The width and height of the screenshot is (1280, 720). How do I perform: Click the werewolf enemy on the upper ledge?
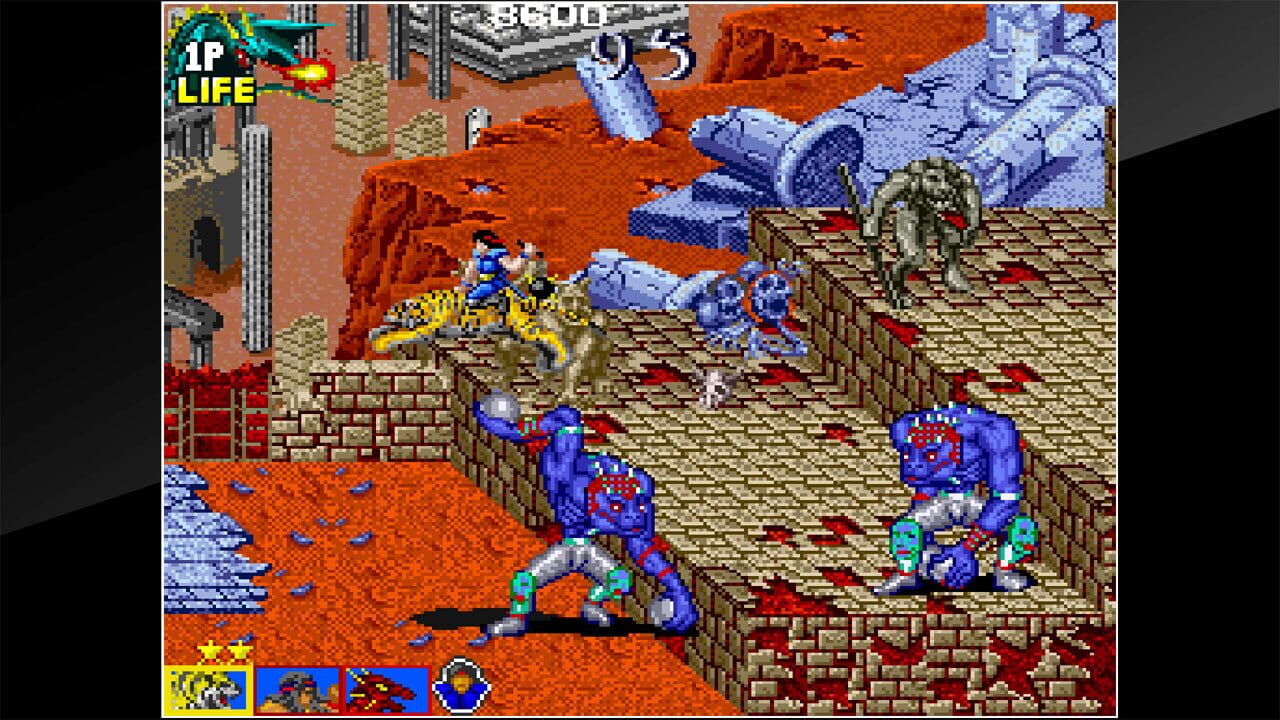[920, 220]
